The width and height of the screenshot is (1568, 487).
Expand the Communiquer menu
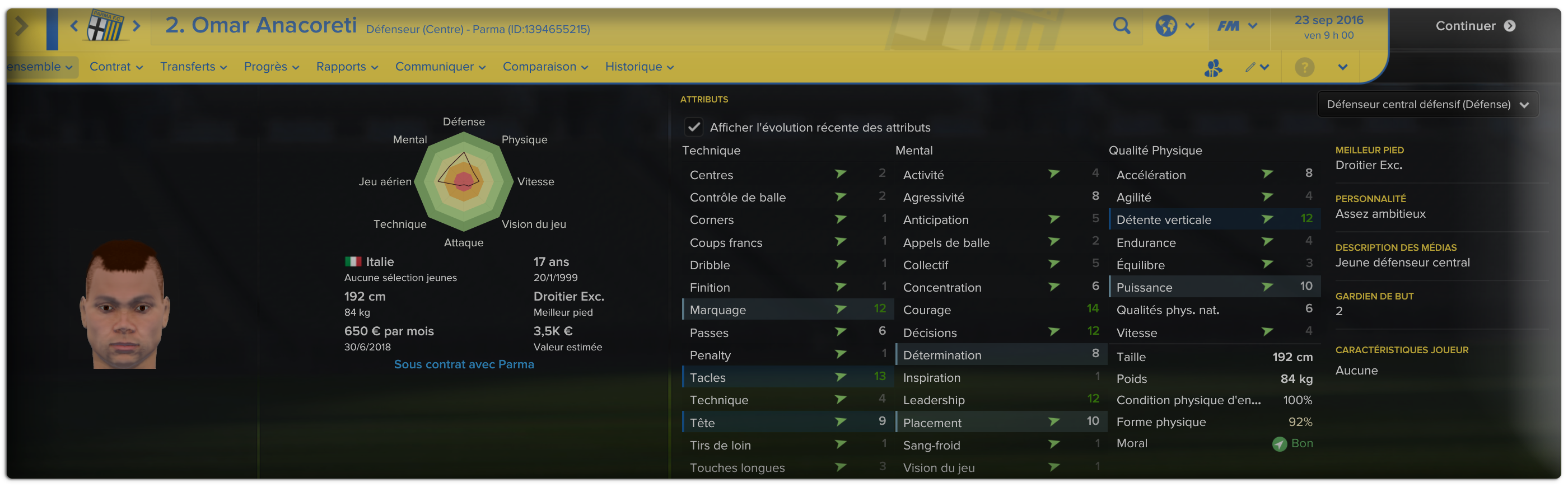point(440,67)
